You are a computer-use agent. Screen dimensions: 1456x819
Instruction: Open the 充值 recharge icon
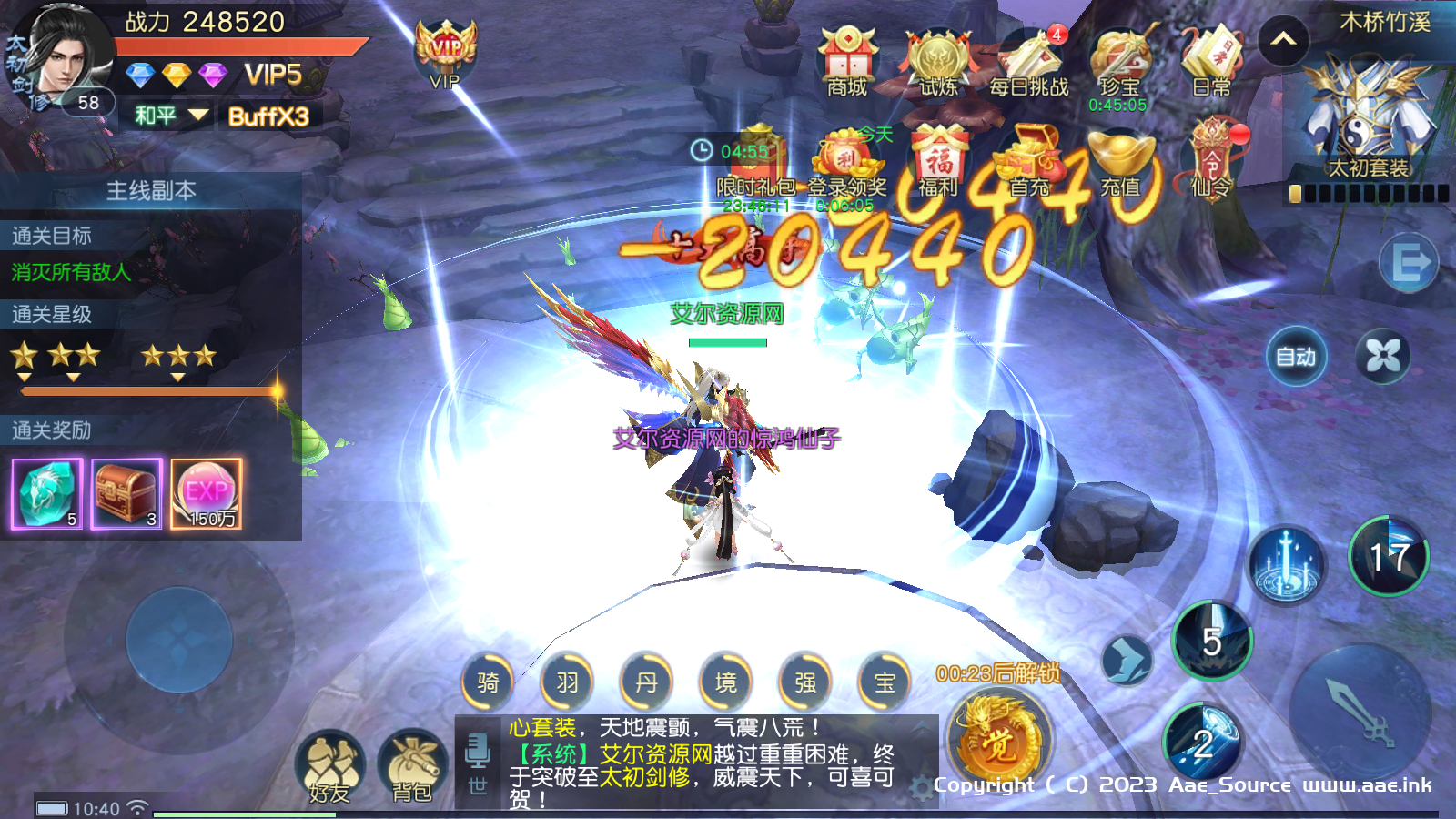(x=1120, y=162)
